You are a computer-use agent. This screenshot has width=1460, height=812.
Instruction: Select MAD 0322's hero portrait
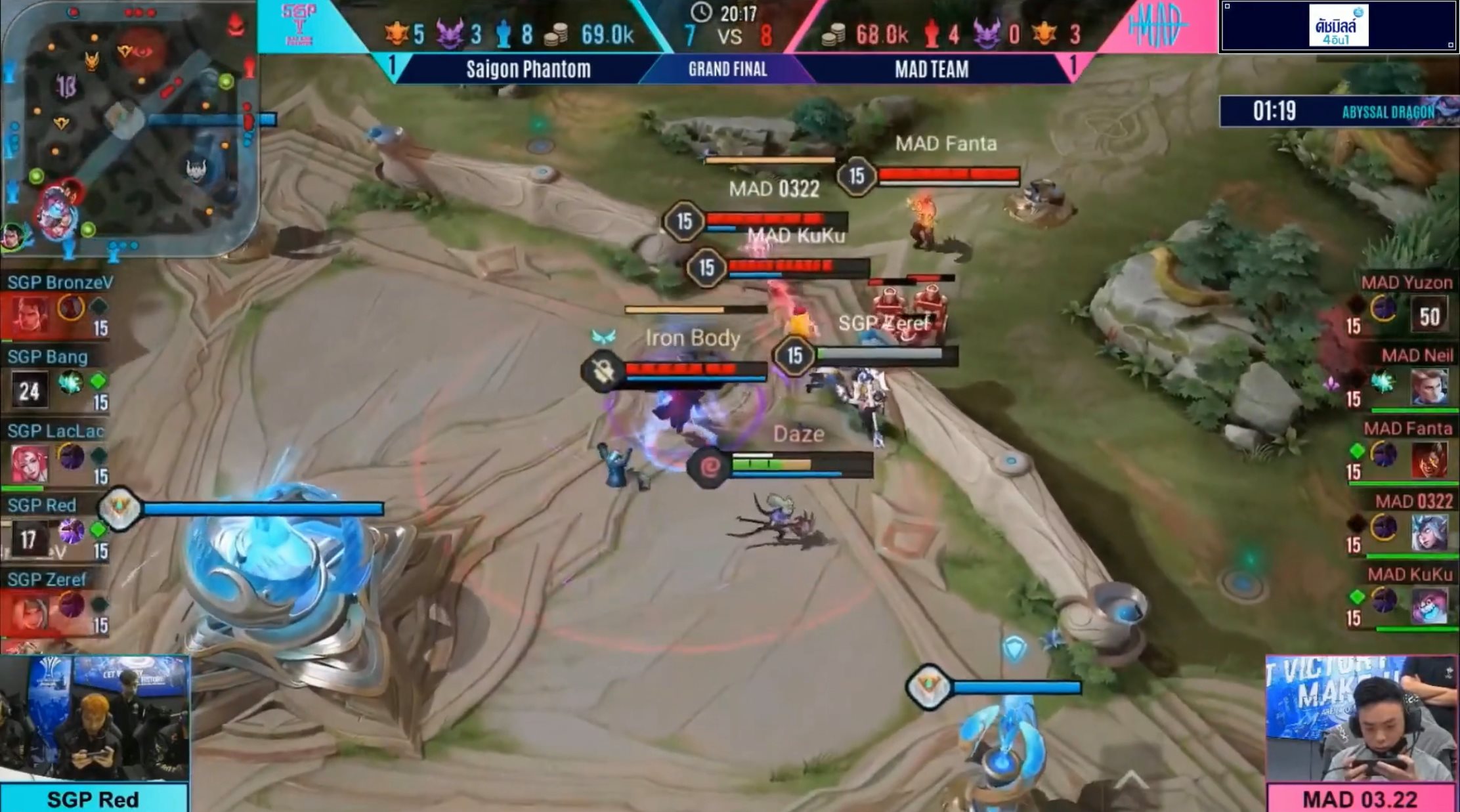tap(1429, 532)
